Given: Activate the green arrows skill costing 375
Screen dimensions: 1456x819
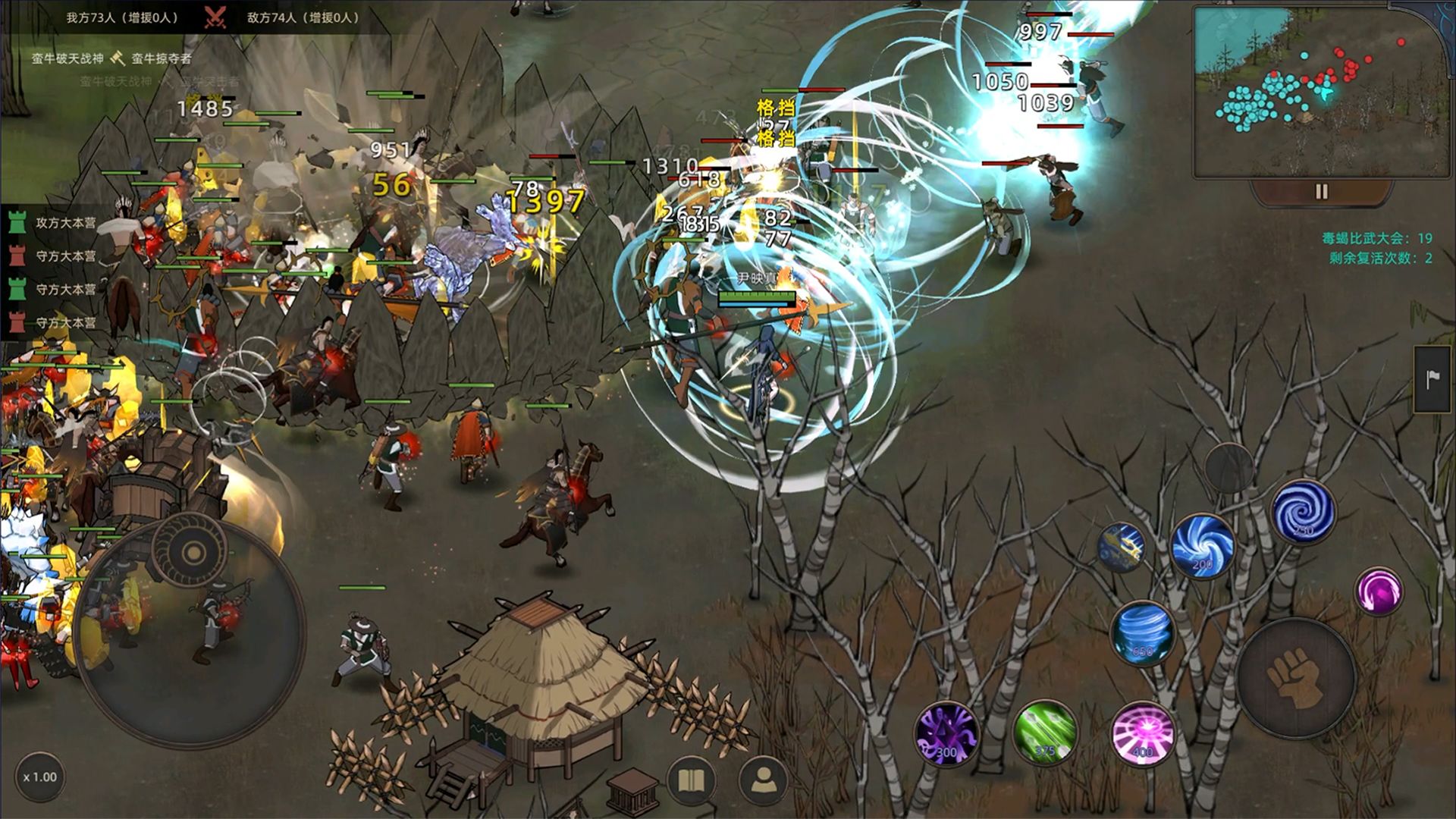Looking at the screenshot, I should (1045, 733).
